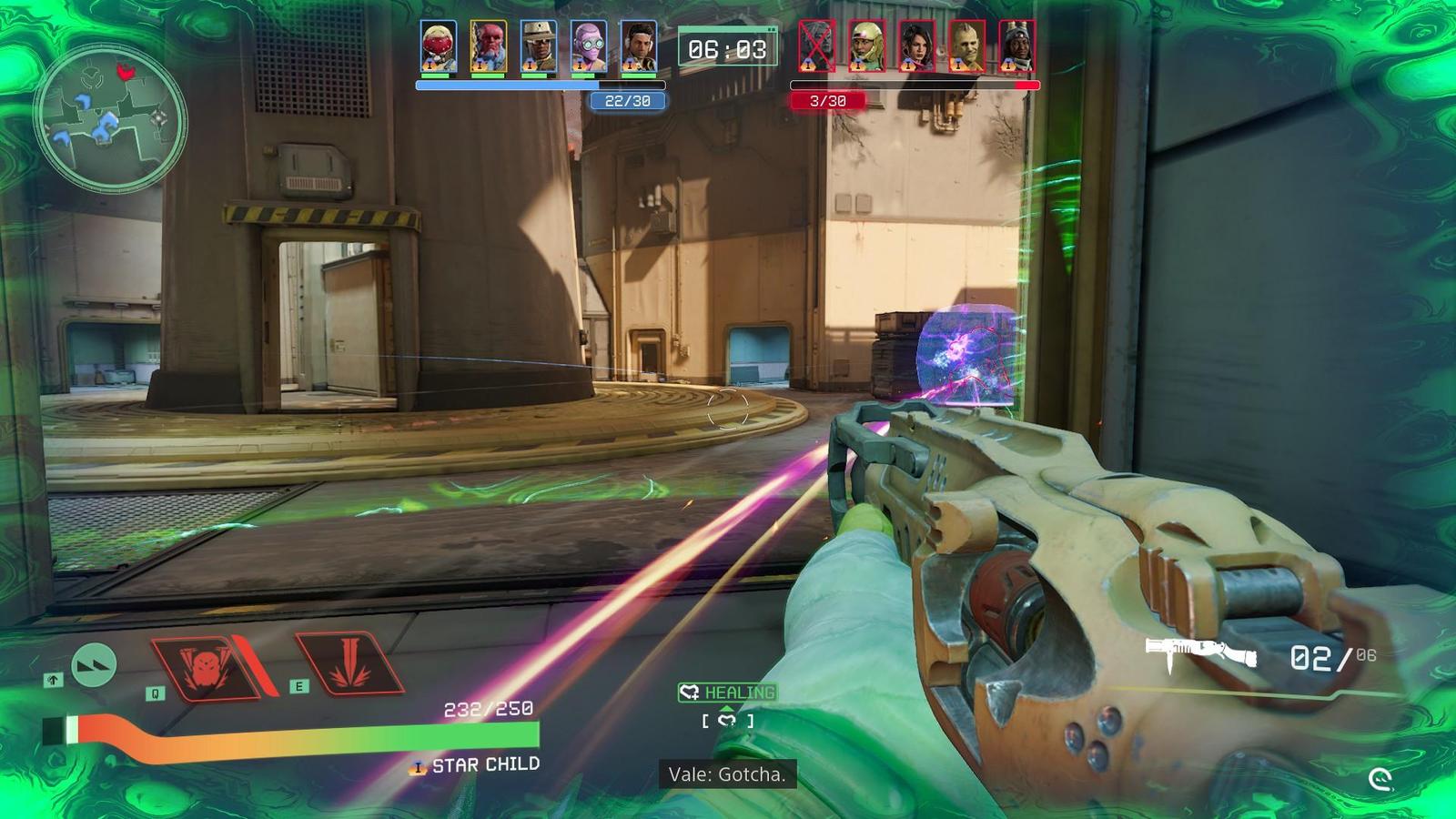Select the yellow-framed red-skinned teammate portrait

(x=489, y=46)
